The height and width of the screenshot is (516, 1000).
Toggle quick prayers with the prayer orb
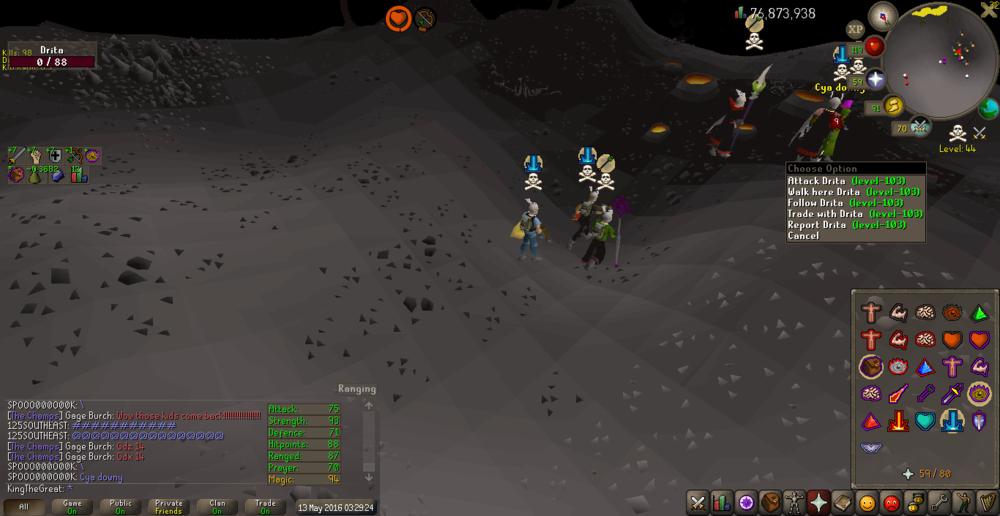(x=876, y=79)
